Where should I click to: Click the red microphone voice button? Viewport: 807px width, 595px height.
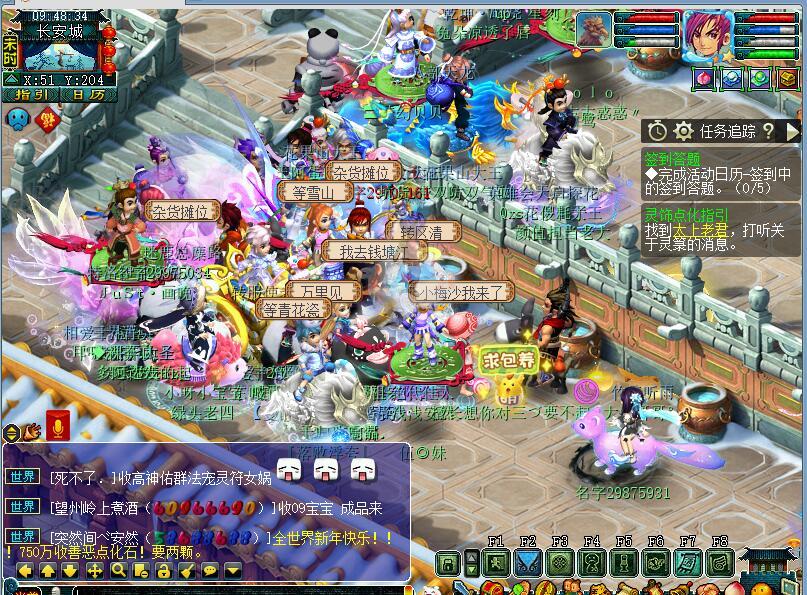(x=57, y=427)
